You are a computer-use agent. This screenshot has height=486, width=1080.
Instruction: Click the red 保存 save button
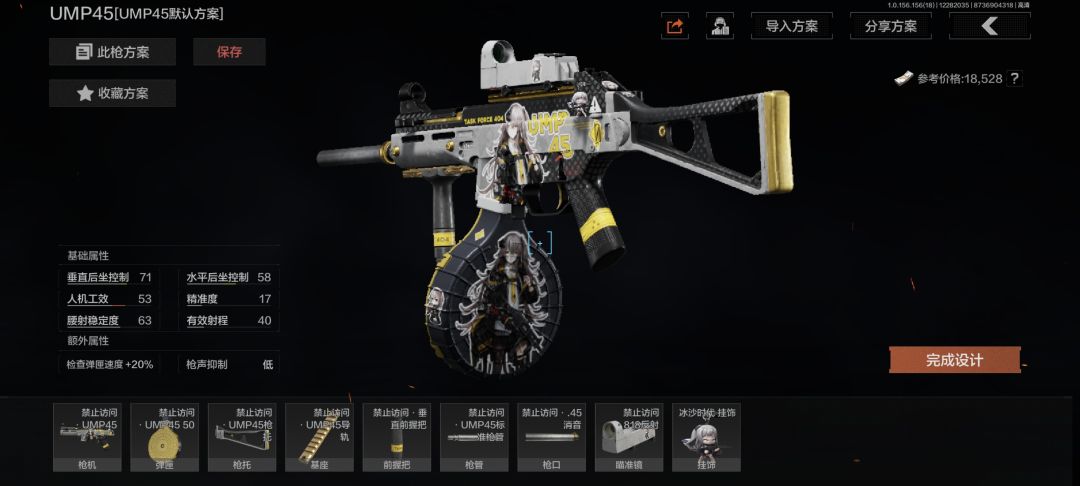point(229,52)
